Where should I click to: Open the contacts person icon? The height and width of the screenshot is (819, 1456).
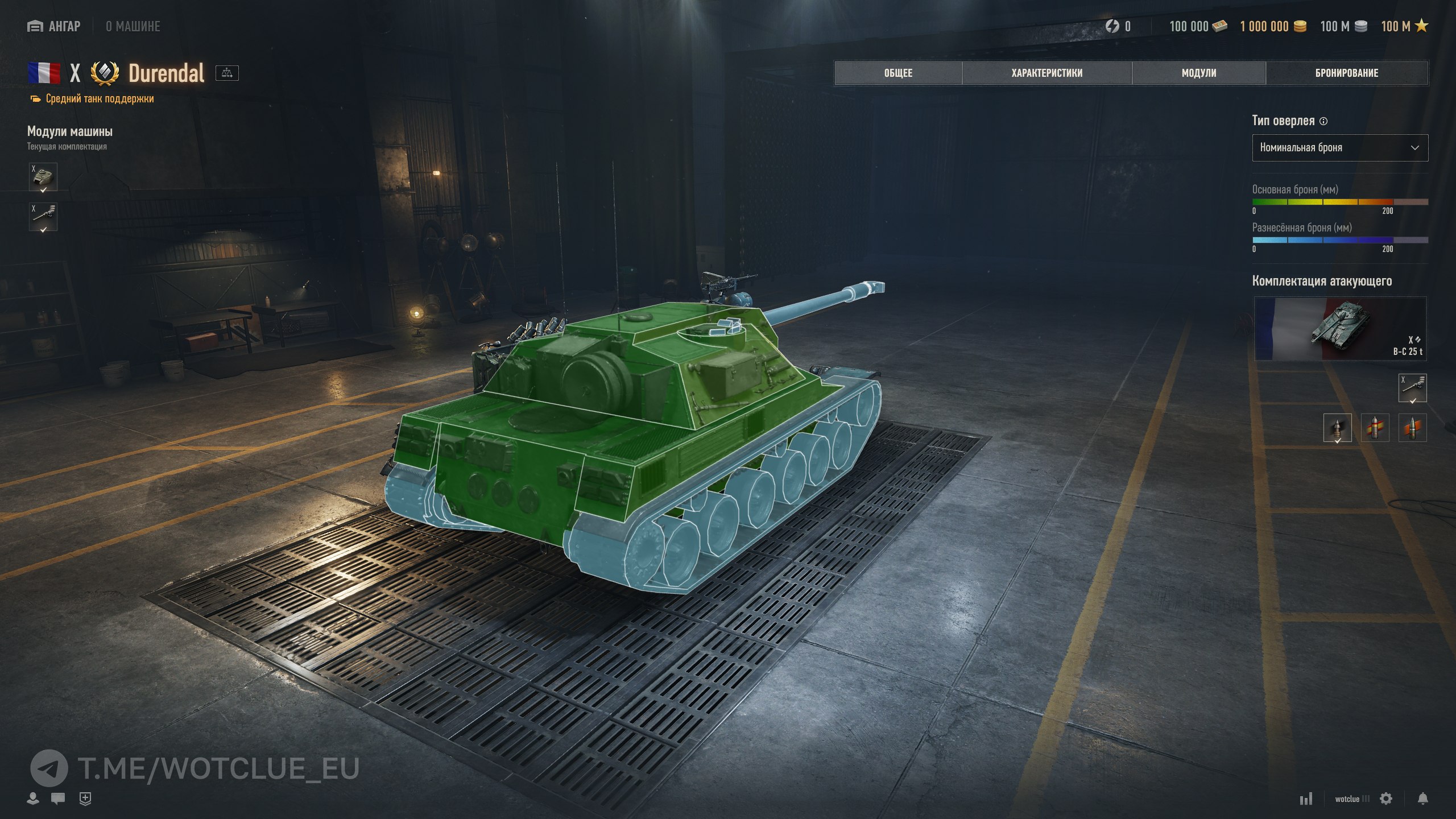coord(33,799)
